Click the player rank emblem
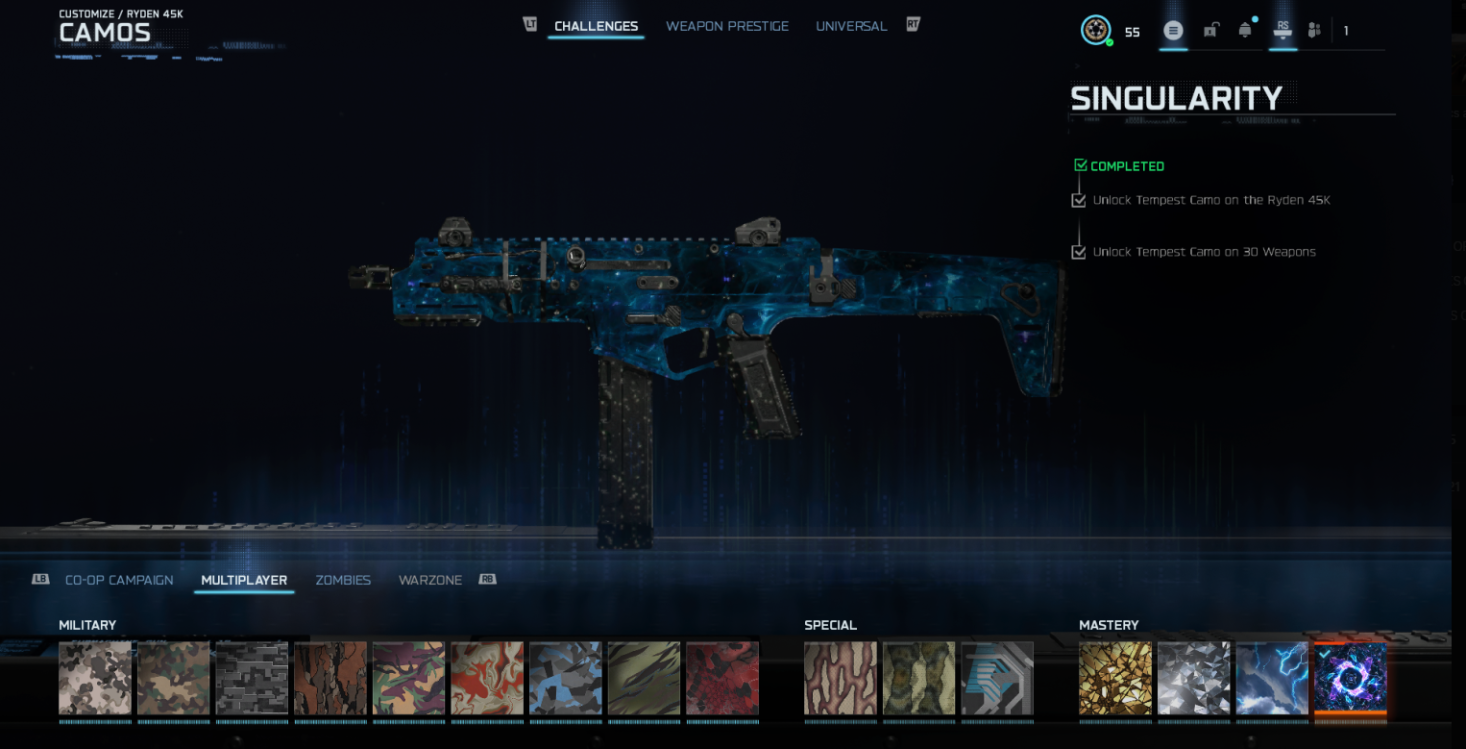This screenshot has width=1466, height=749. point(1096,30)
